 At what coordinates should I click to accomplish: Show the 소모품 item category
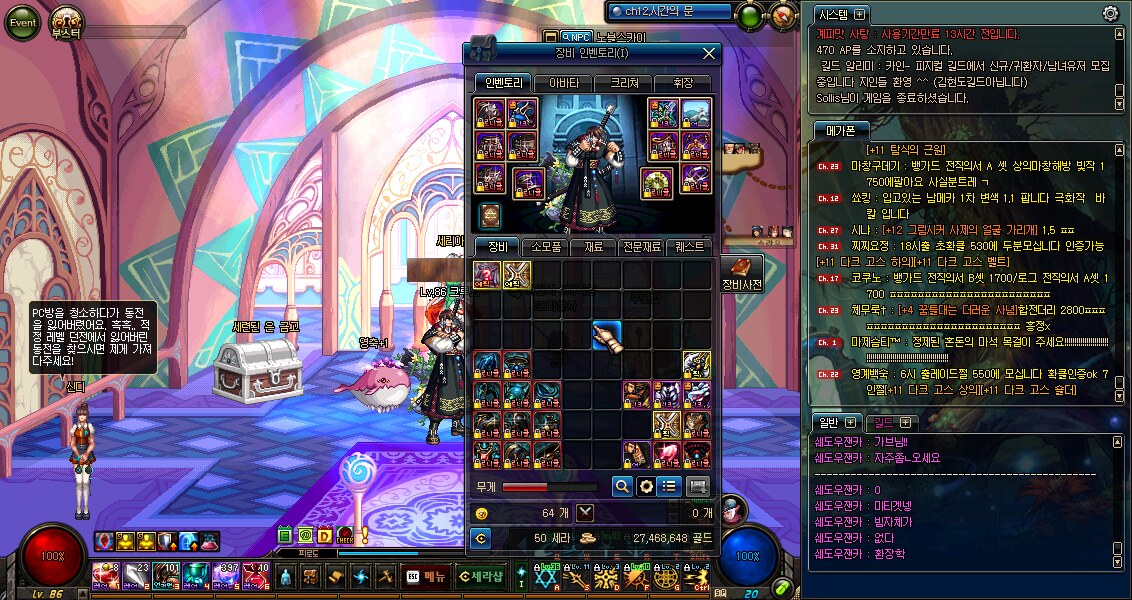coord(546,246)
